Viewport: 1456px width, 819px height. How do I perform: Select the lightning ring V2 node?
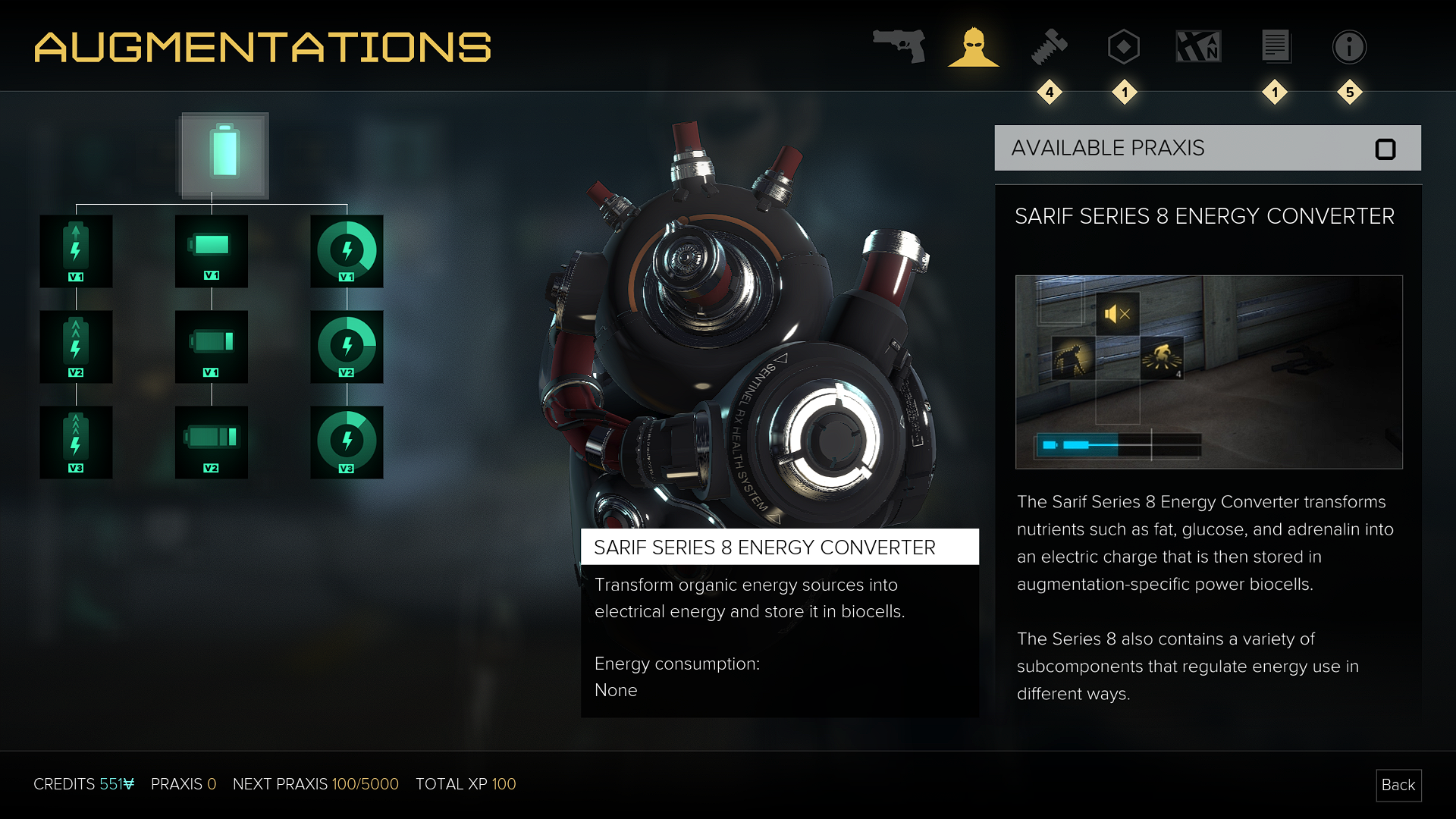pyautogui.click(x=347, y=347)
